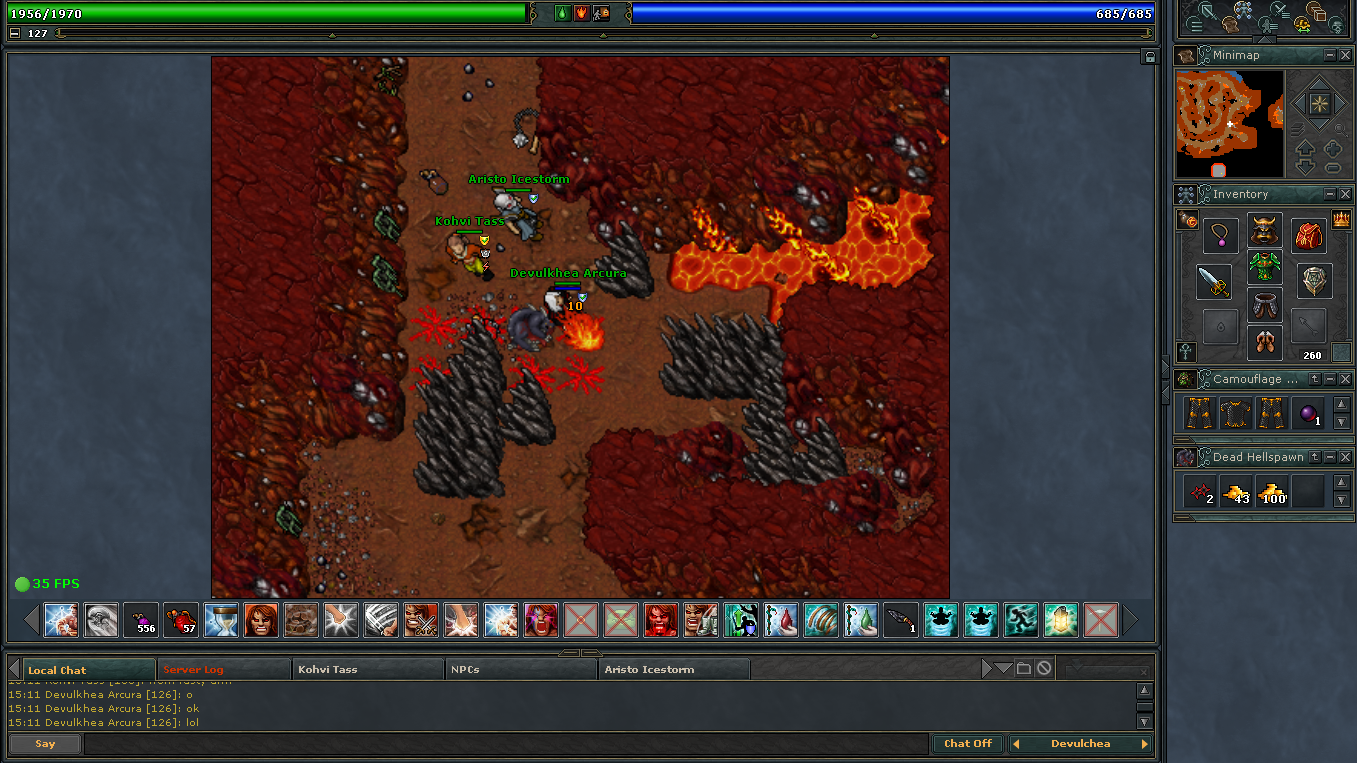1357x763 pixels.
Task: Select the NPCs chat tab
Action: click(521, 669)
